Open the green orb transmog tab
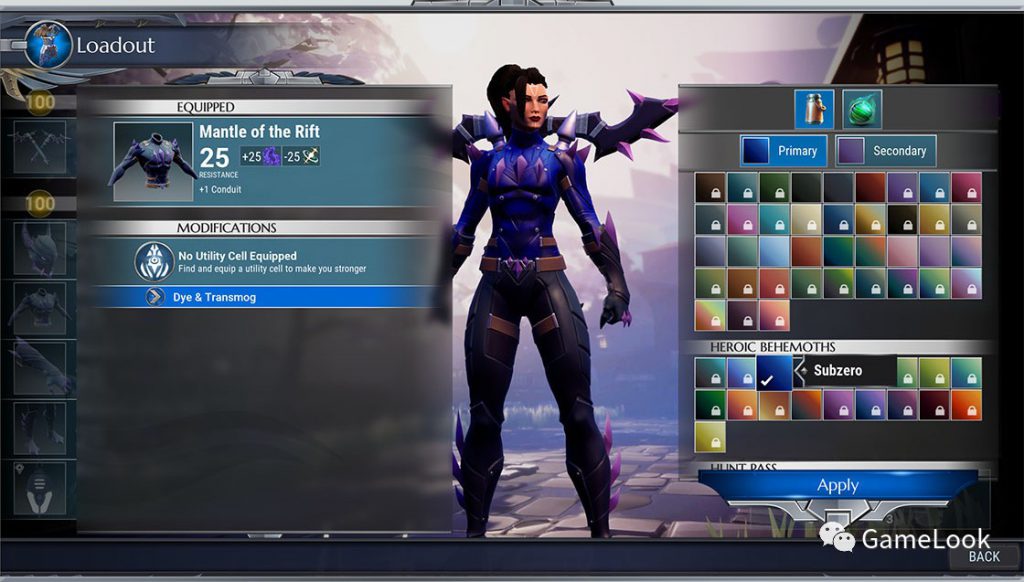 (x=861, y=109)
